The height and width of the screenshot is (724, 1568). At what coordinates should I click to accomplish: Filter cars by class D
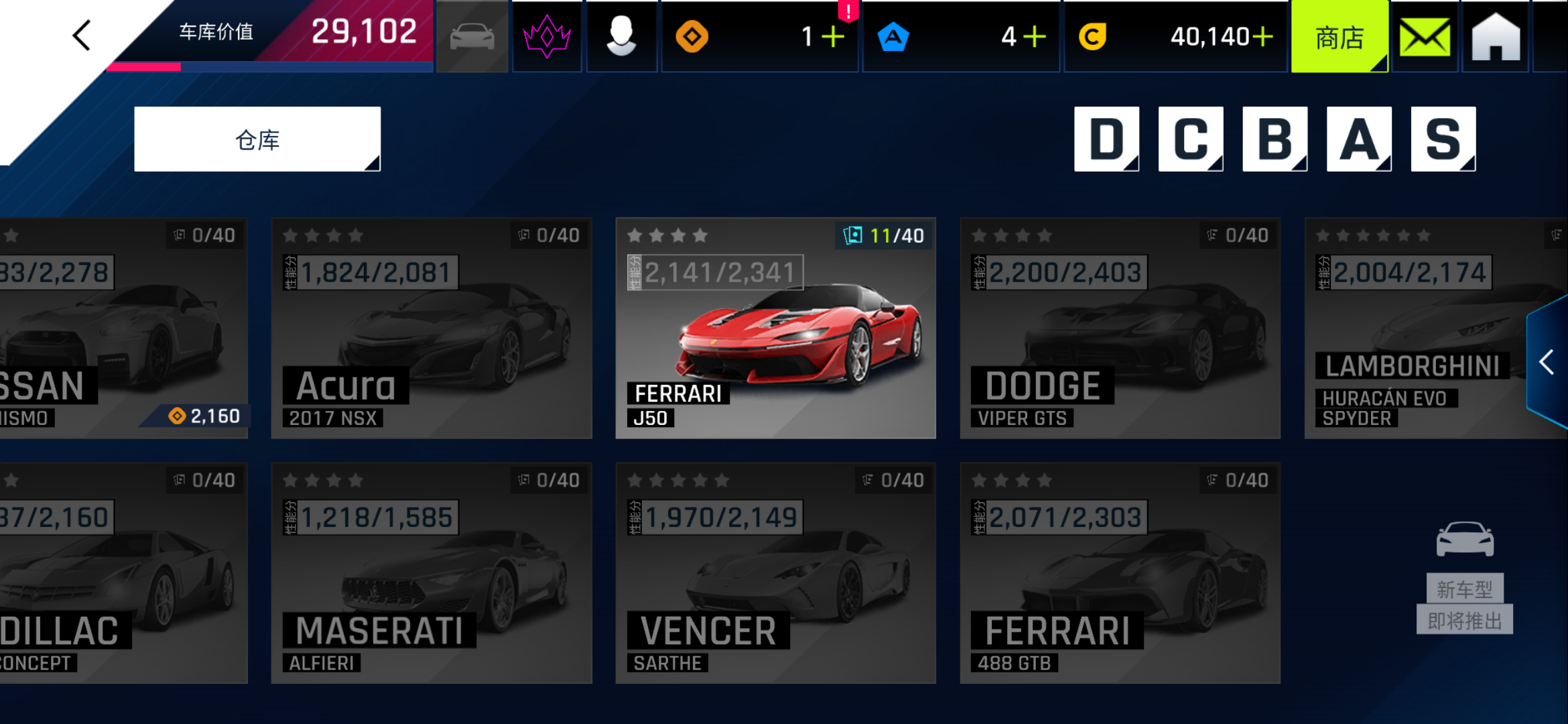pos(1106,139)
